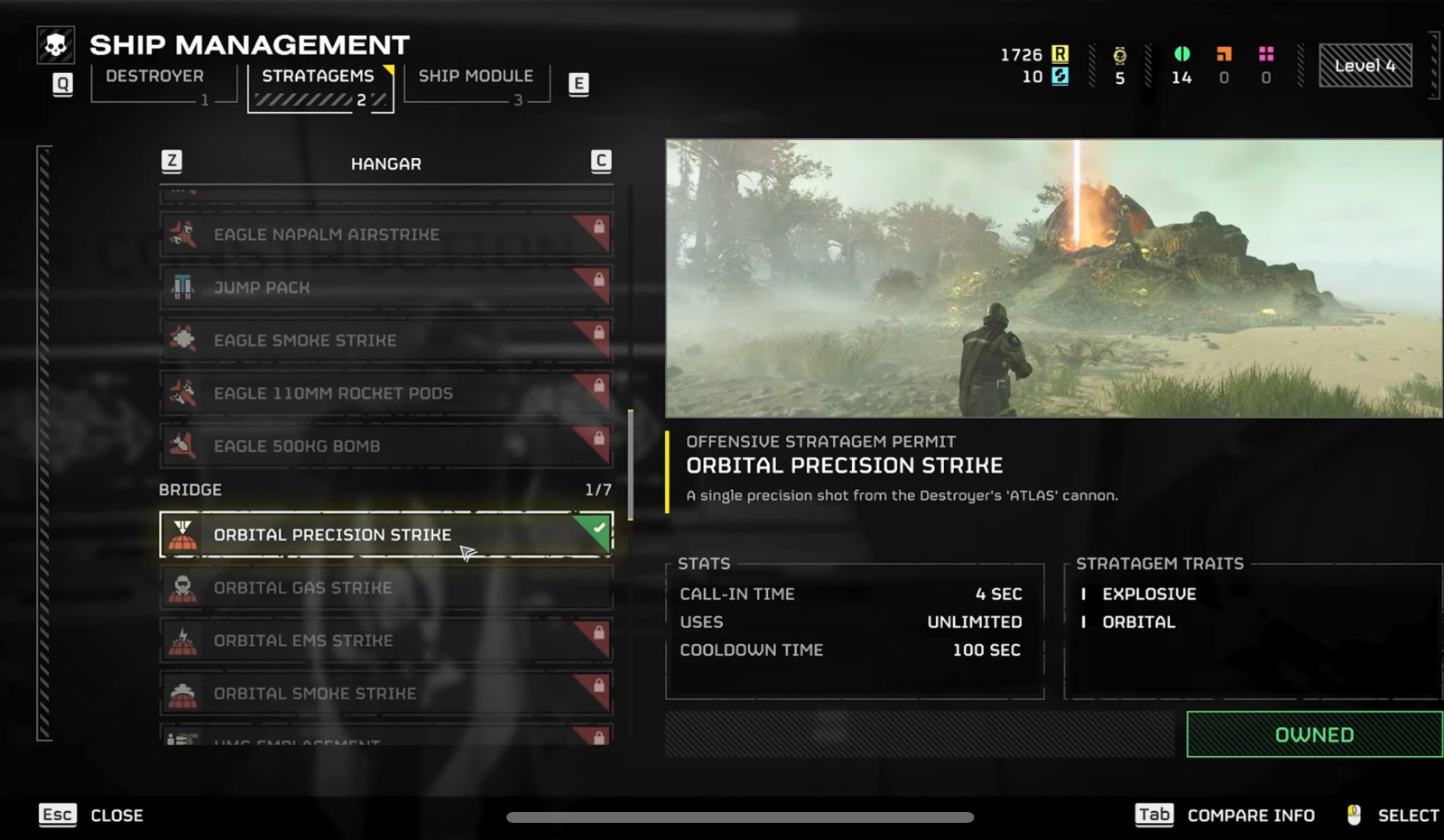Image resolution: width=1444 pixels, height=840 pixels.
Task: Open the Stratagems tab
Action: click(x=318, y=77)
